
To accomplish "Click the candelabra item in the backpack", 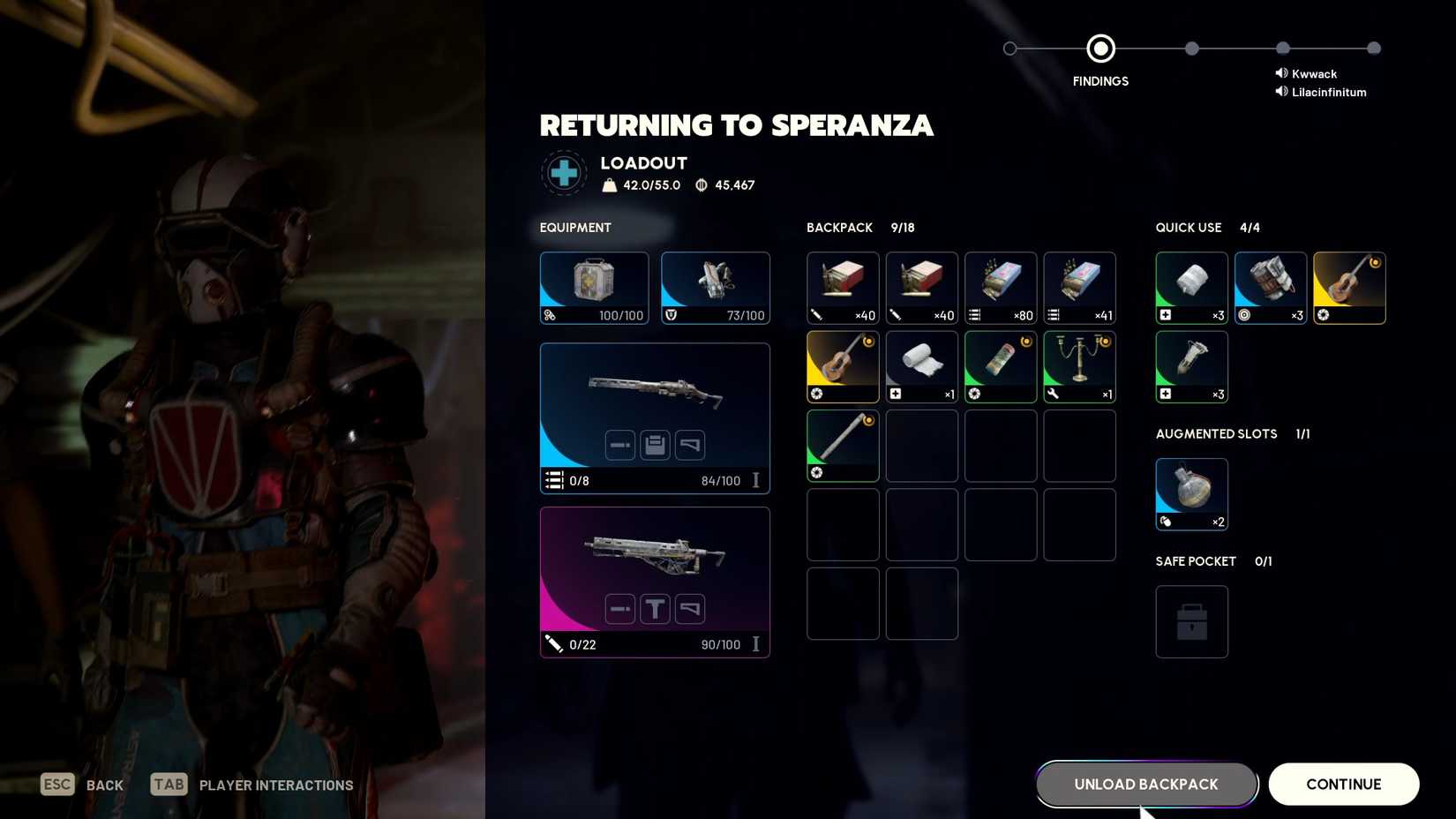I will click(x=1079, y=366).
